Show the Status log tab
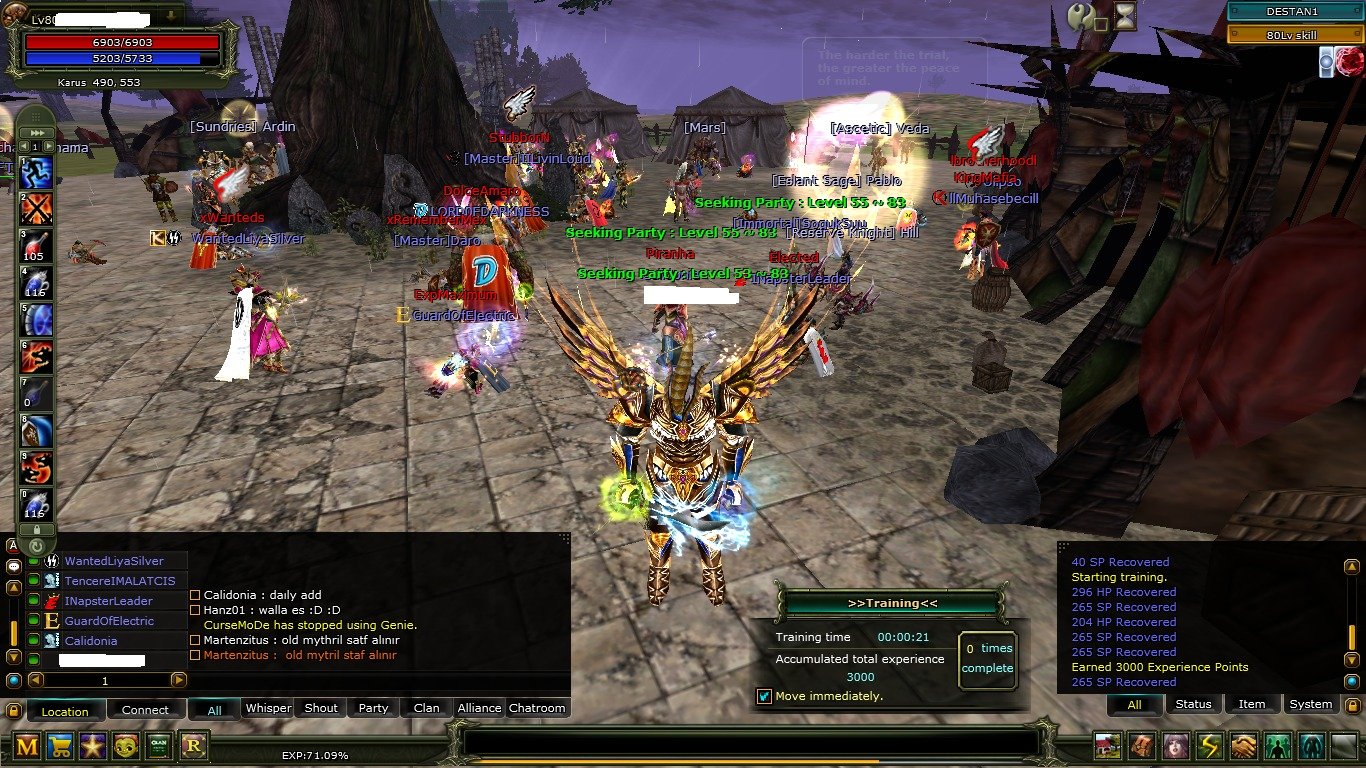The height and width of the screenshot is (768, 1366). [1193, 704]
